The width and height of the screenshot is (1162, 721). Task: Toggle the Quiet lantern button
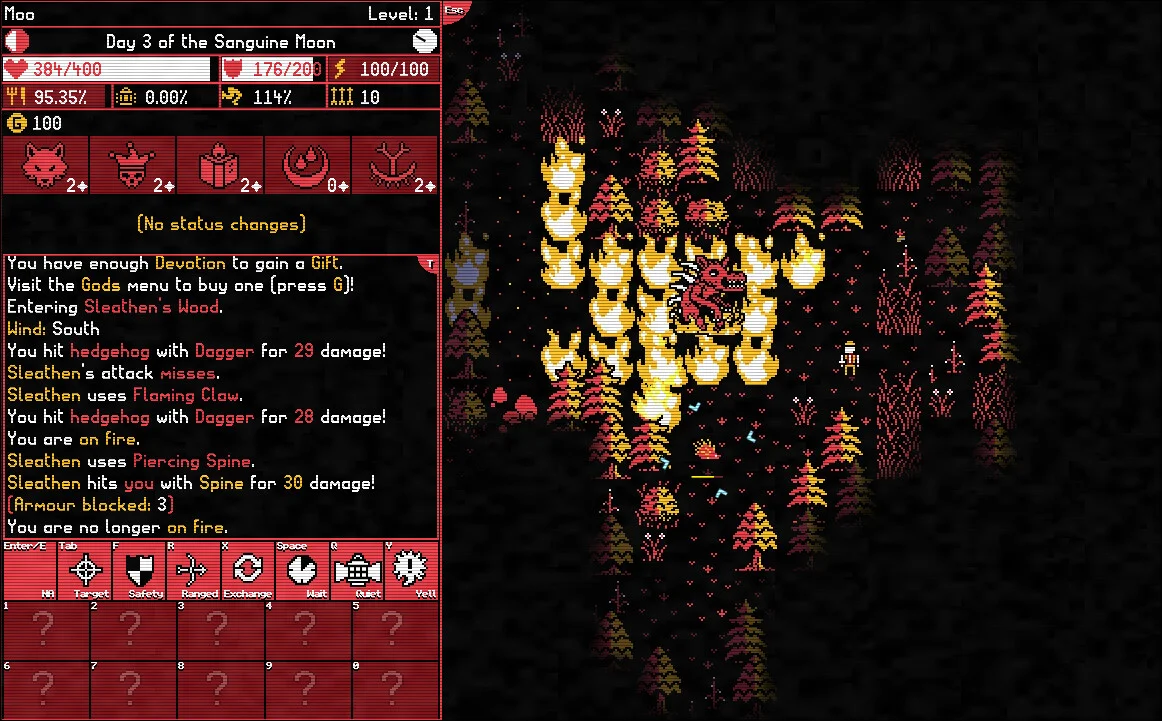pyautogui.click(x=355, y=571)
